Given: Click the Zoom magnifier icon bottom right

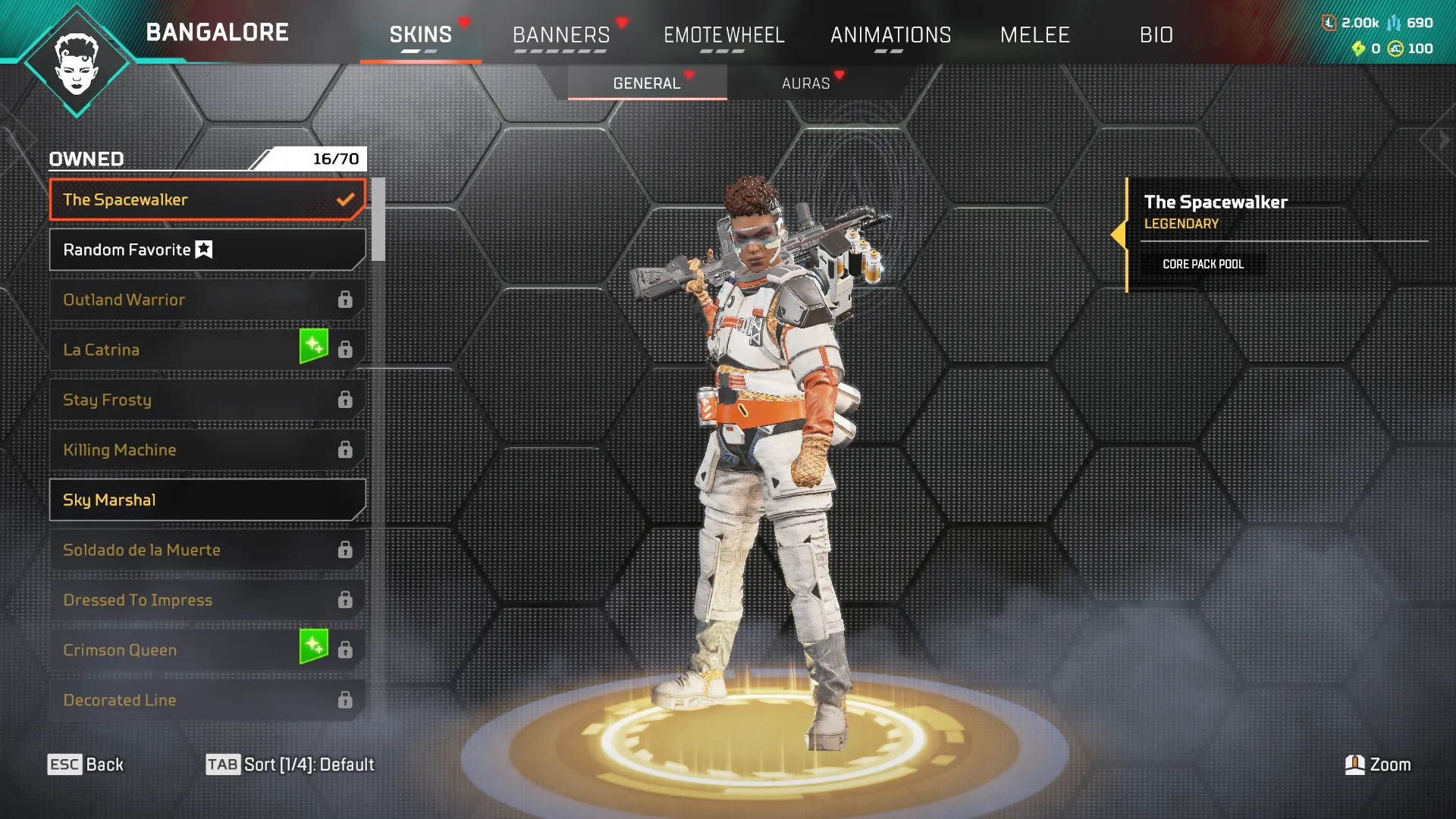Looking at the screenshot, I should (x=1354, y=764).
